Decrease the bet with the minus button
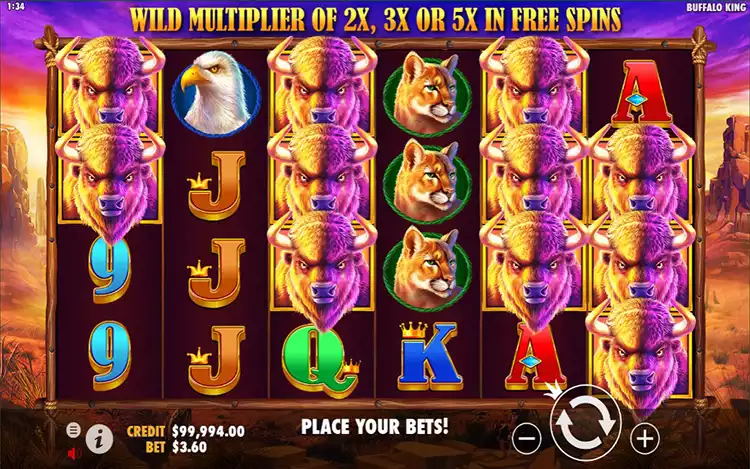750x469 pixels. coord(528,437)
